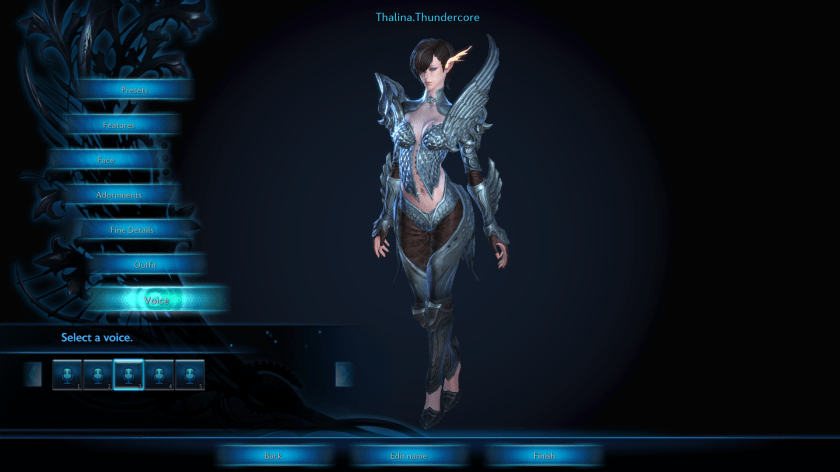Click the highlighted Voice tab
The image size is (840, 472).
click(157, 300)
